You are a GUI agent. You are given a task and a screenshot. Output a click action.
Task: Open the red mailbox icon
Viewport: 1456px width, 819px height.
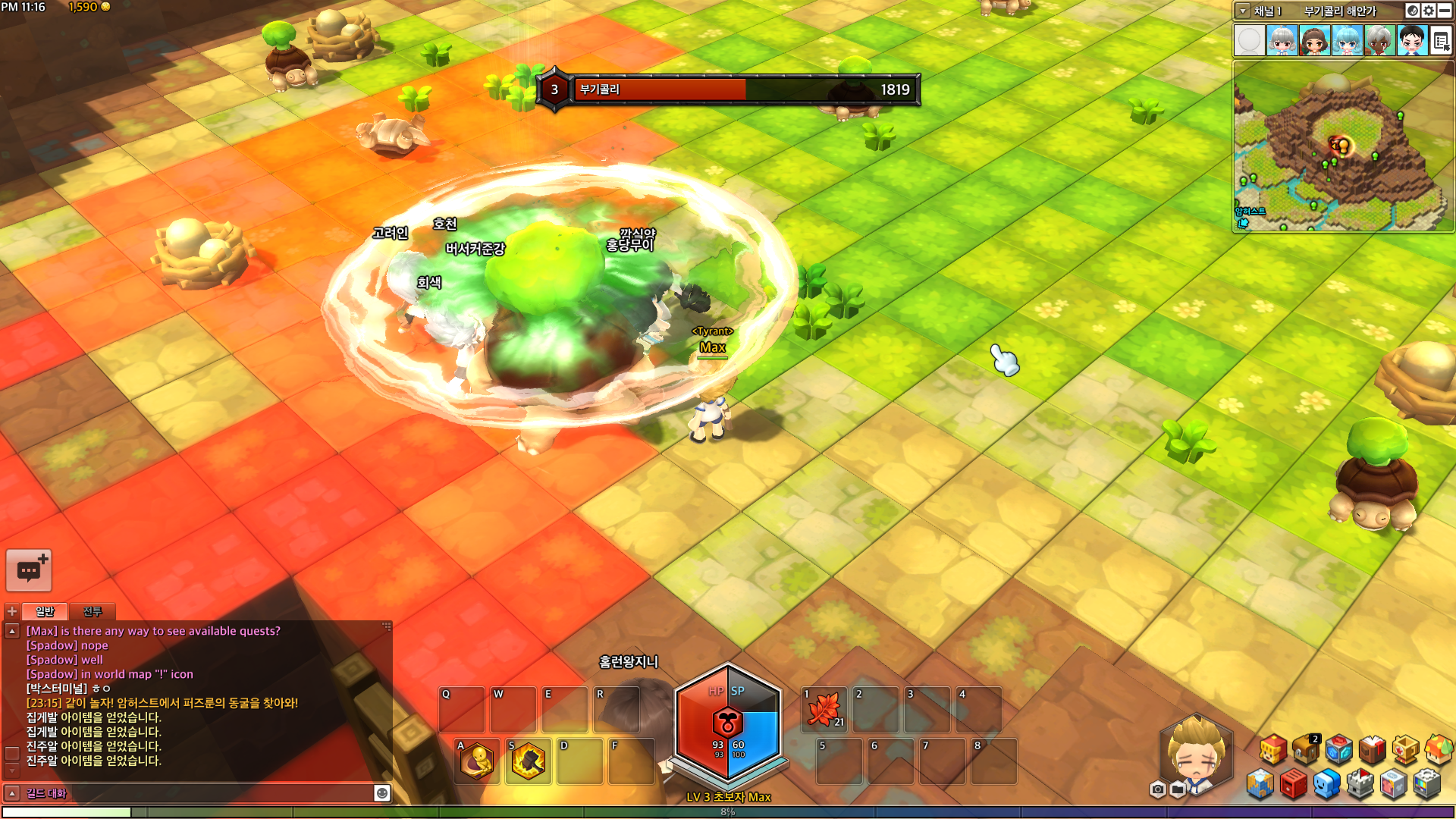point(1293,784)
